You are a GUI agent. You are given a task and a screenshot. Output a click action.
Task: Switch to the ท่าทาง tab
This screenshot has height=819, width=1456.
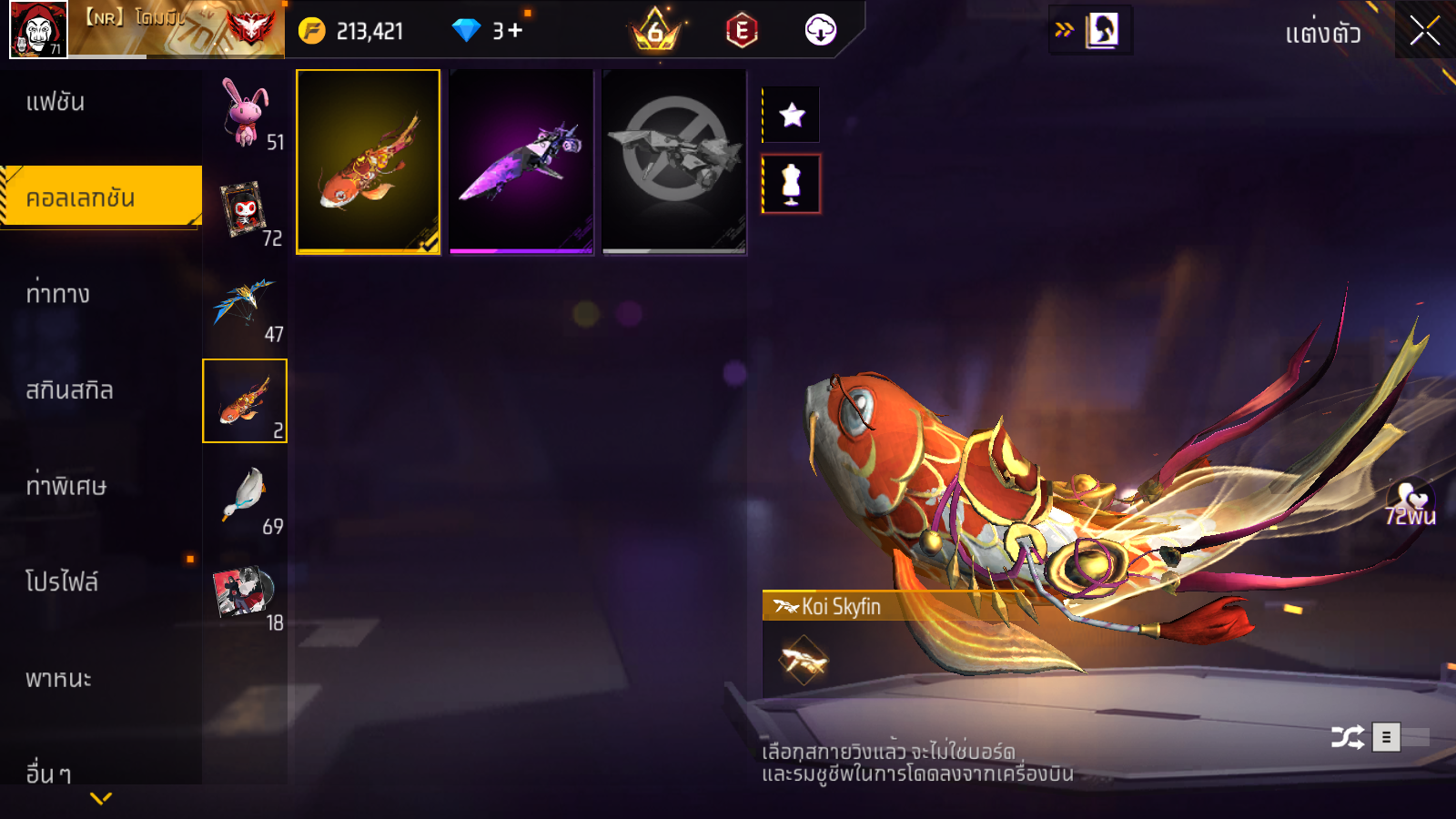tap(58, 294)
